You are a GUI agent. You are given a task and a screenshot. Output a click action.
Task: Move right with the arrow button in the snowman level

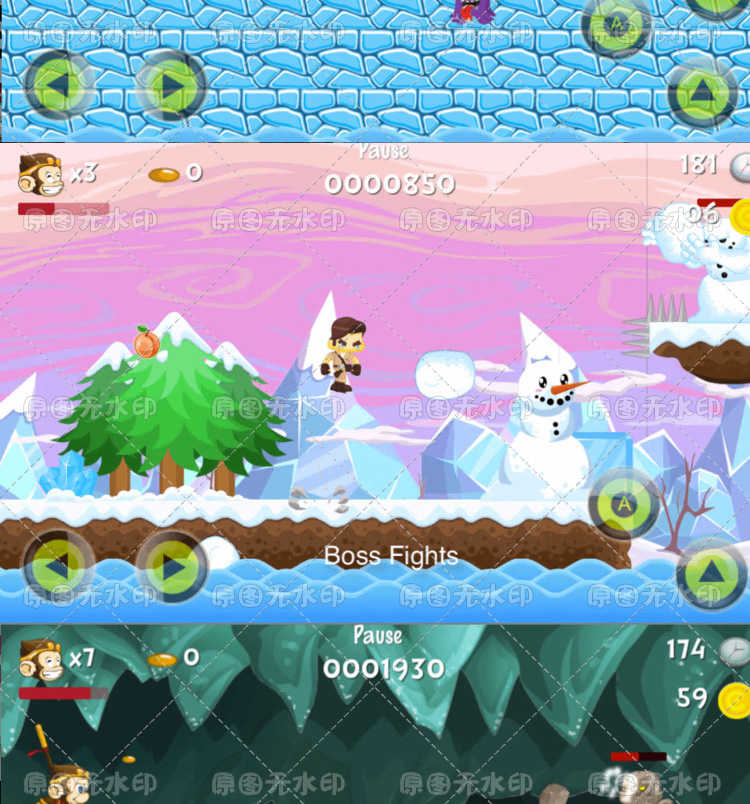172,566
